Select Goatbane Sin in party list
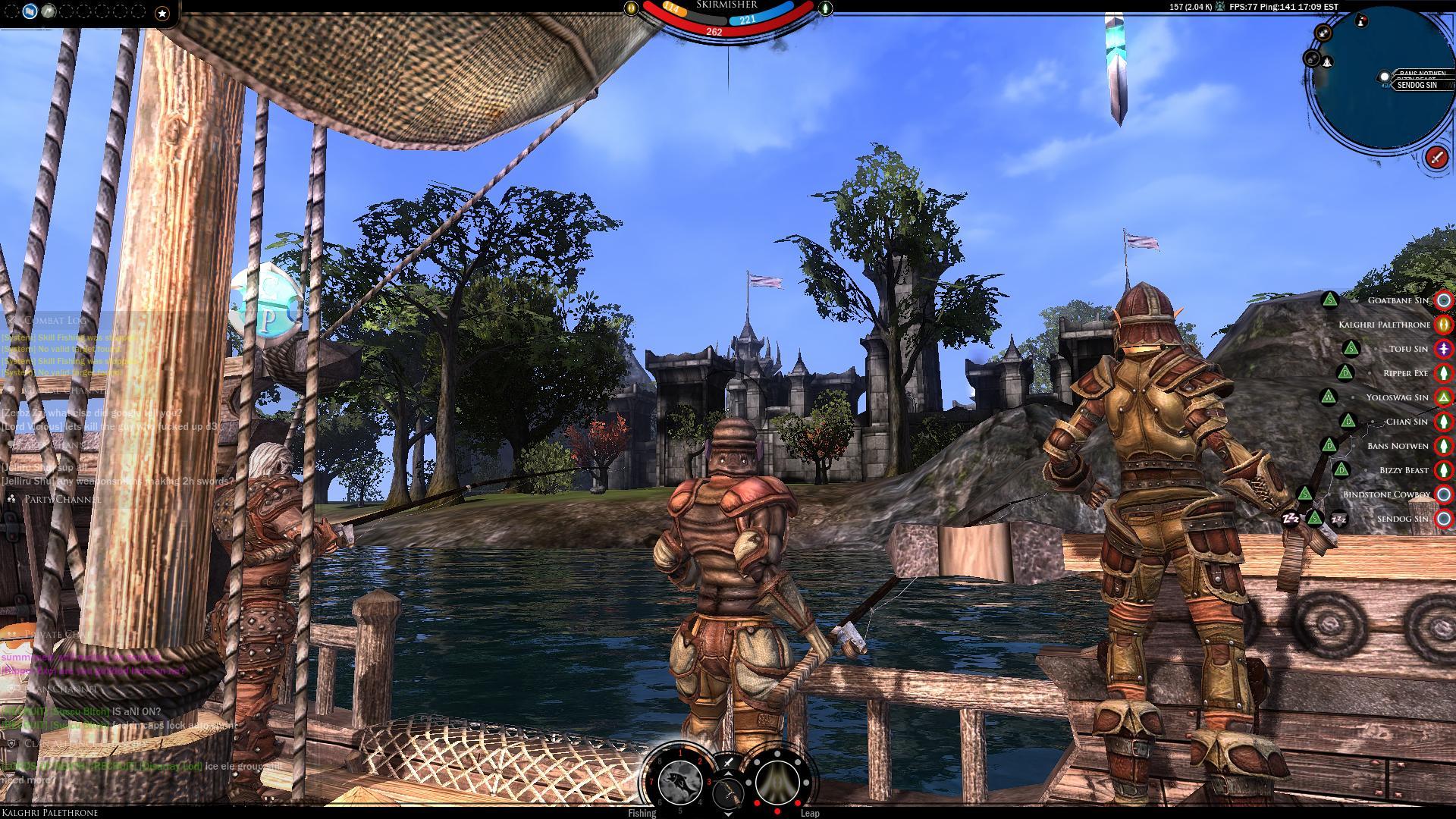 1398,300
